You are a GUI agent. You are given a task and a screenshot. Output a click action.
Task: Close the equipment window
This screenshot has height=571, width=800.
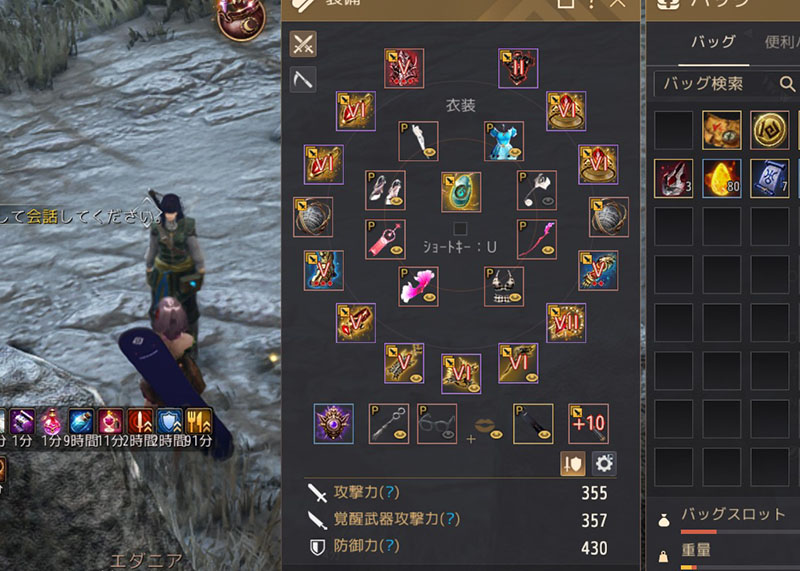pos(618,4)
